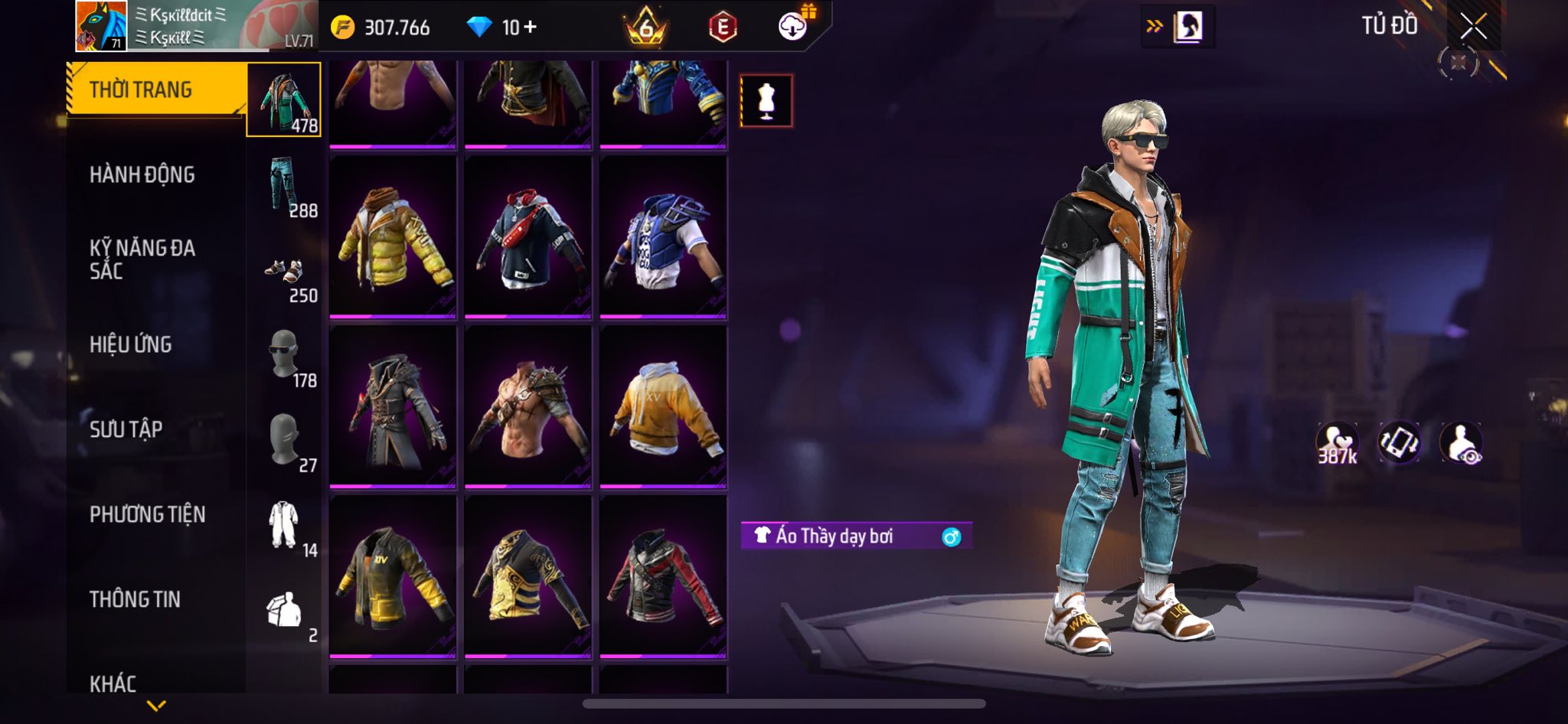This screenshot has height=724, width=1568.
Task: Pick the yellow puffer jacket item
Action: click(x=393, y=237)
